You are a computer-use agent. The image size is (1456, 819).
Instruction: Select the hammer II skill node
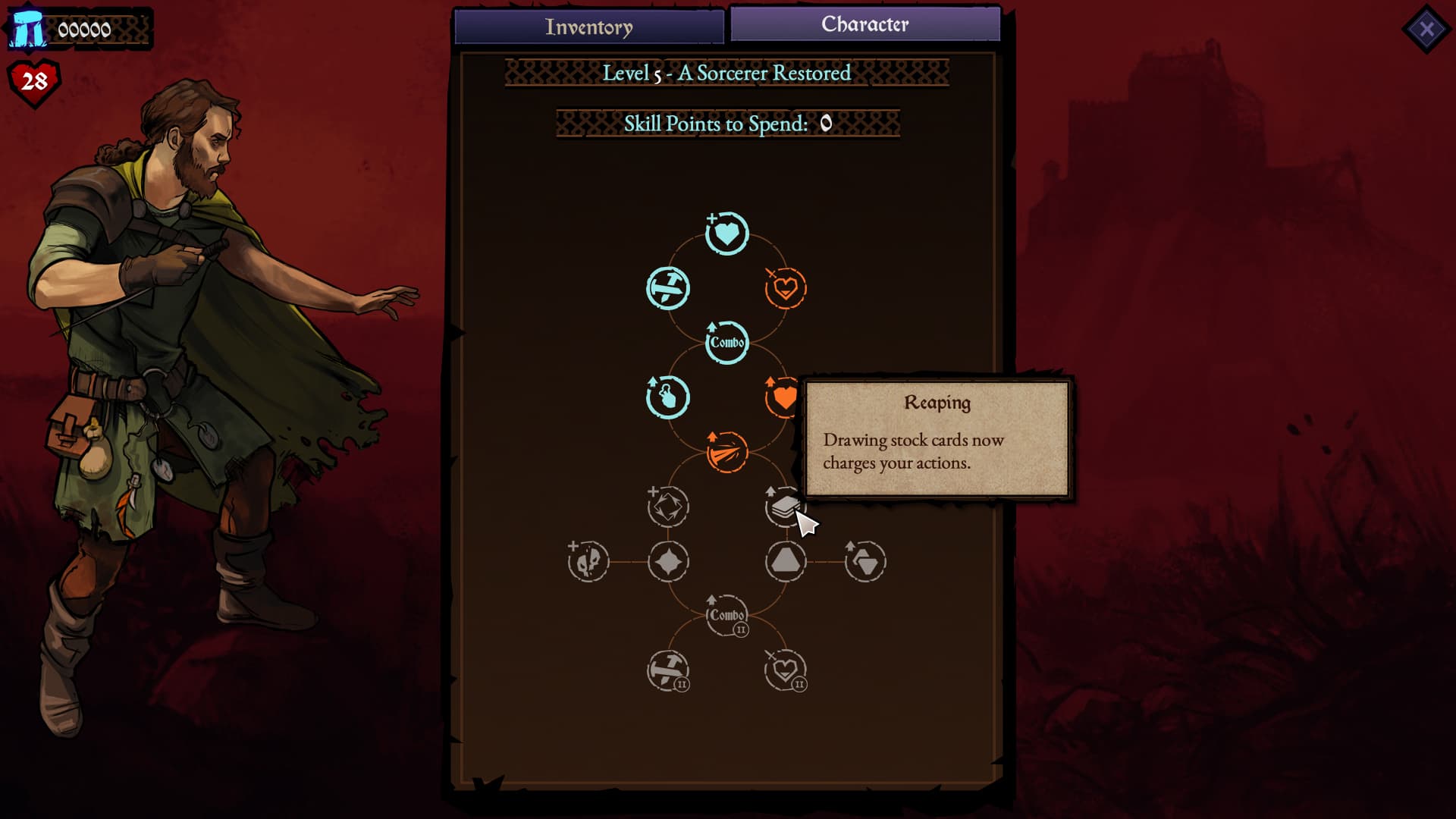(x=667, y=669)
